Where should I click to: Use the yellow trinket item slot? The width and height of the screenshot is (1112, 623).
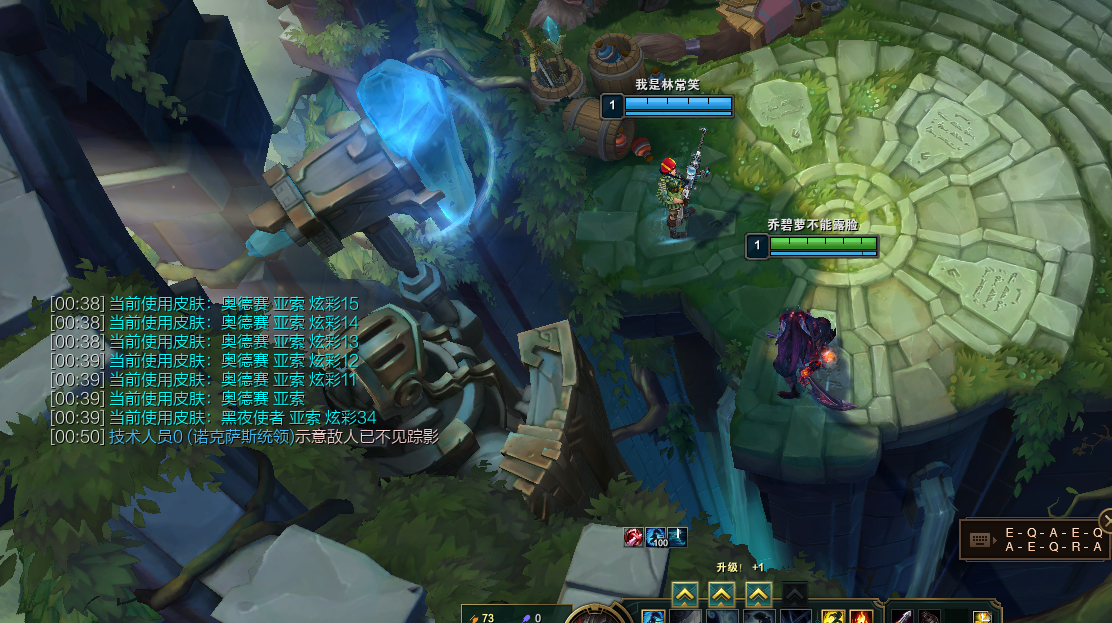[983, 617]
